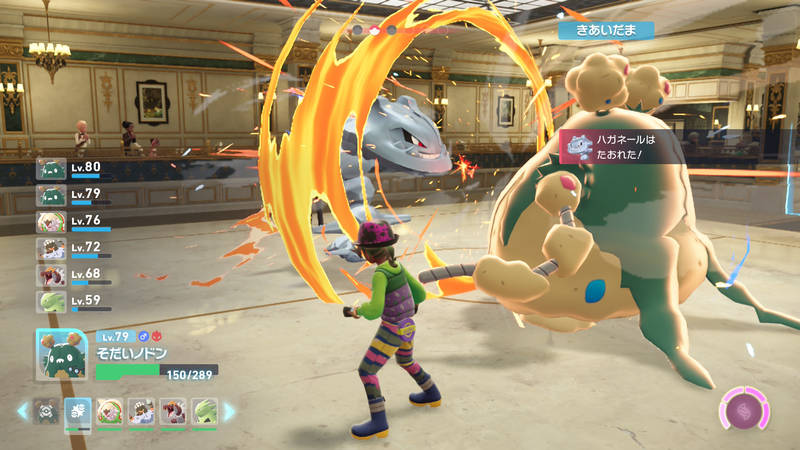Click the right arrow of the bottom party bar
The image size is (800, 450).
[229, 411]
